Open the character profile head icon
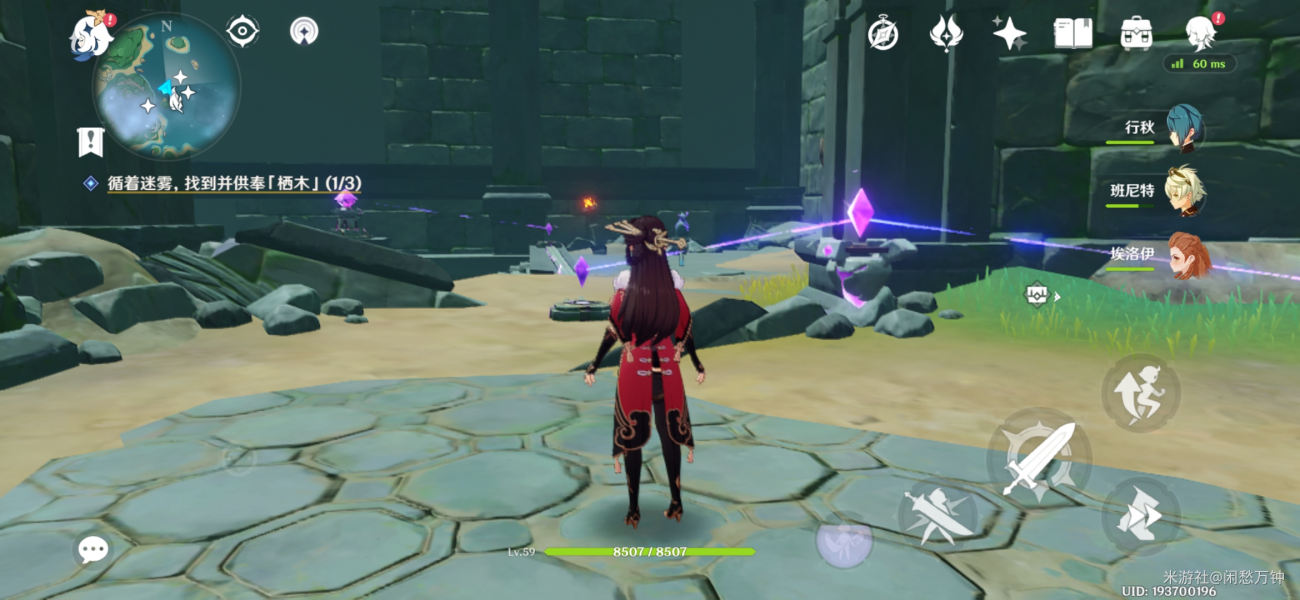Image resolution: width=1300 pixels, height=600 pixels. pos(1200,34)
